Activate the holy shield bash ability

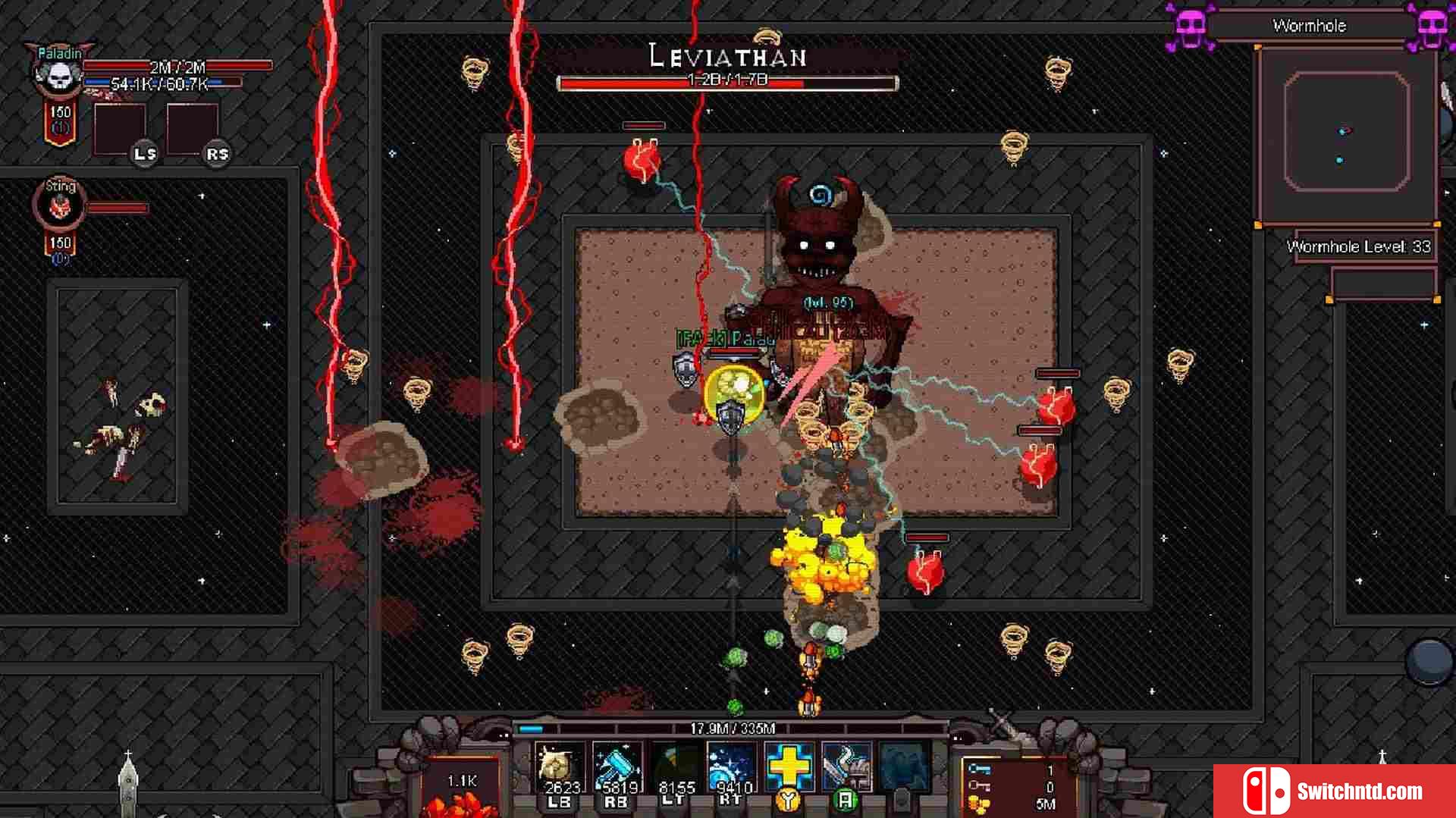pos(560,766)
